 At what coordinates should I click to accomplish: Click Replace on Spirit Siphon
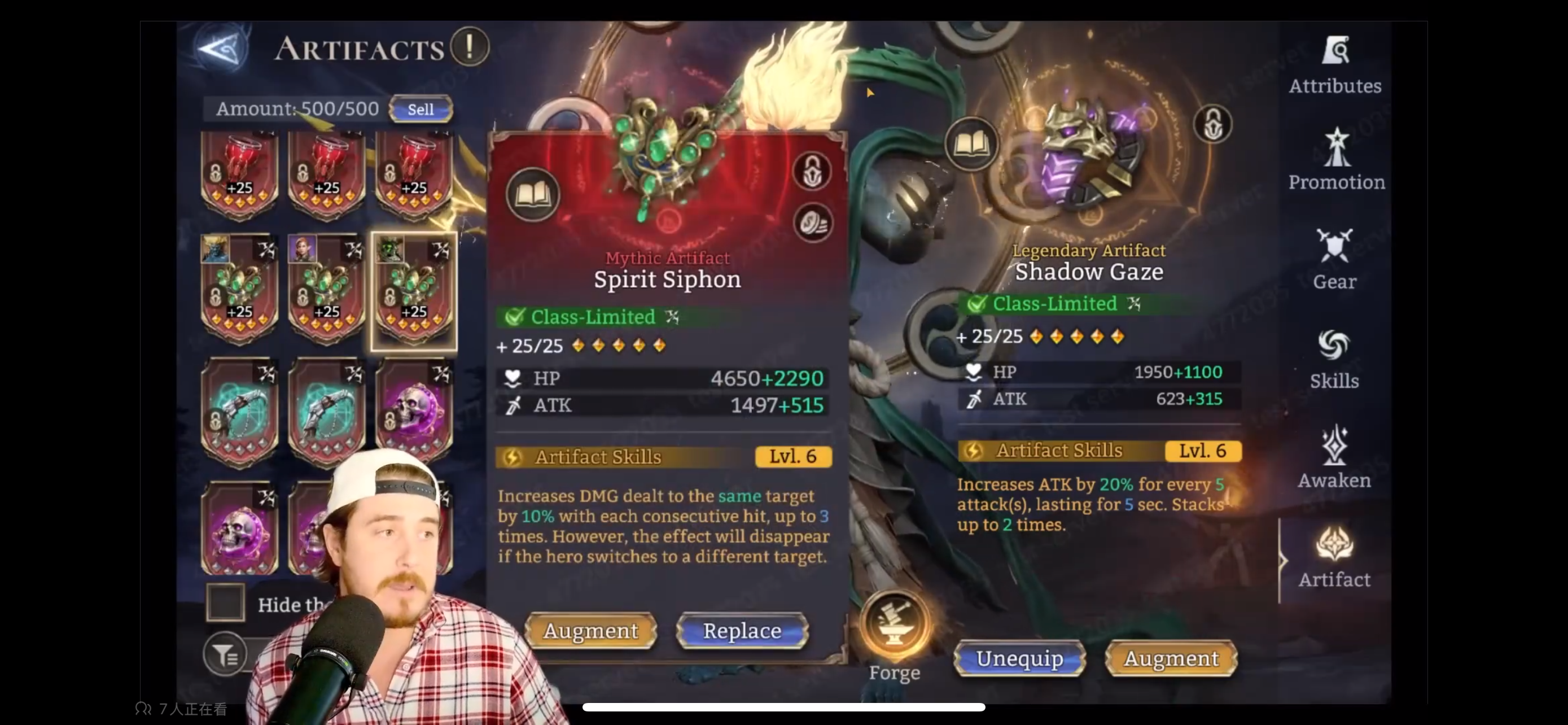[742, 631]
